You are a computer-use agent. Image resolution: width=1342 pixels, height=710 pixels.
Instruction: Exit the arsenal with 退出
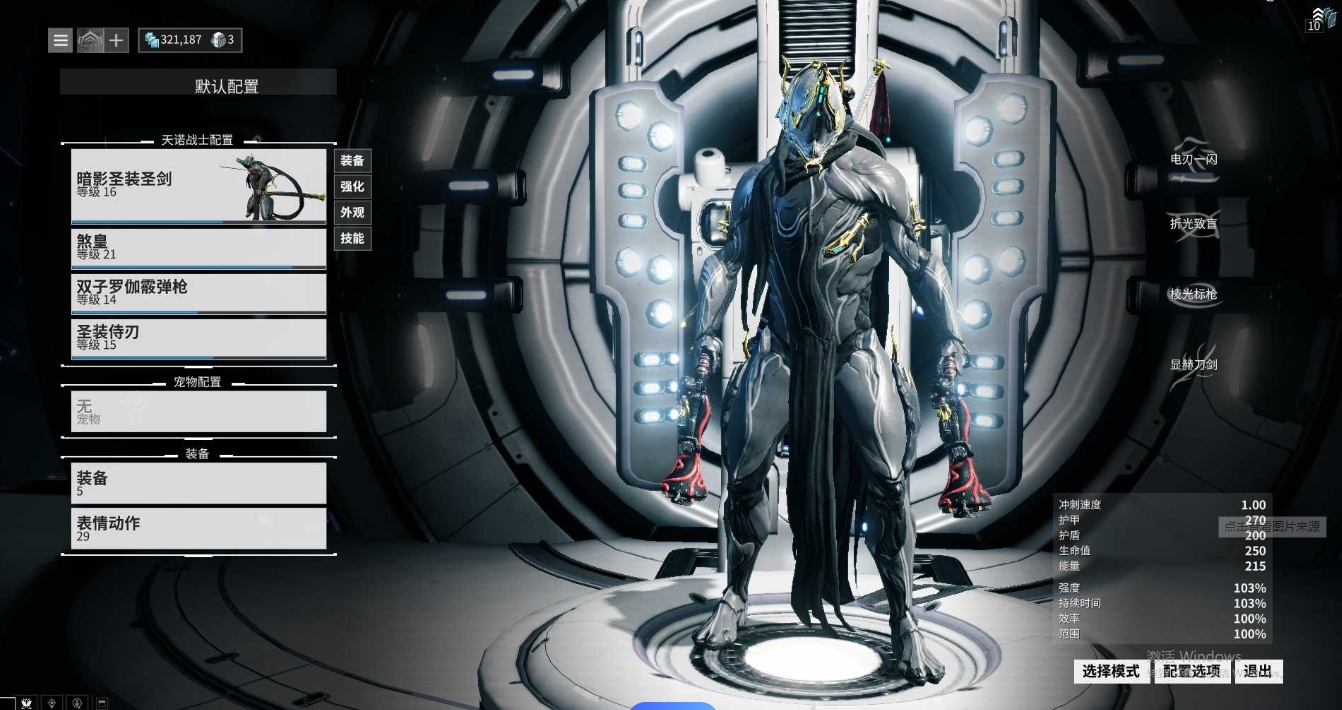tap(1258, 671)
